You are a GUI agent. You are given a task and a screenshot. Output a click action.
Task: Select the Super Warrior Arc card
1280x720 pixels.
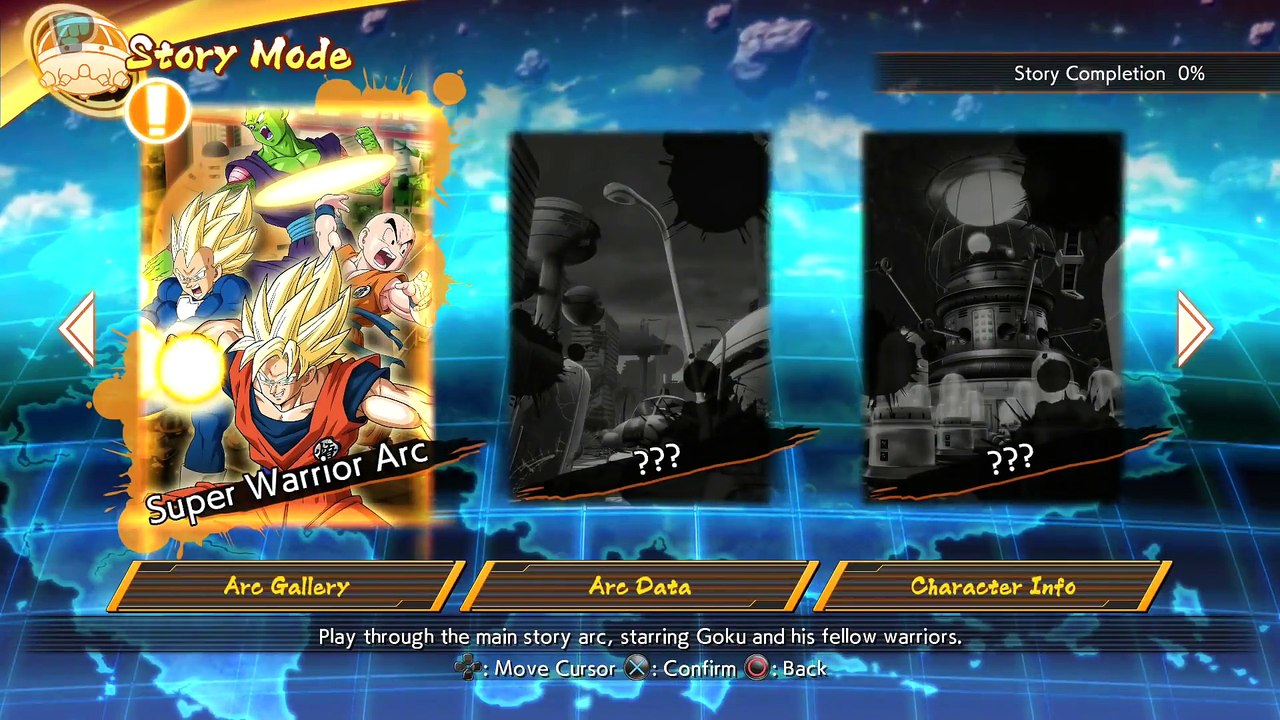click(x=290, y=320)
